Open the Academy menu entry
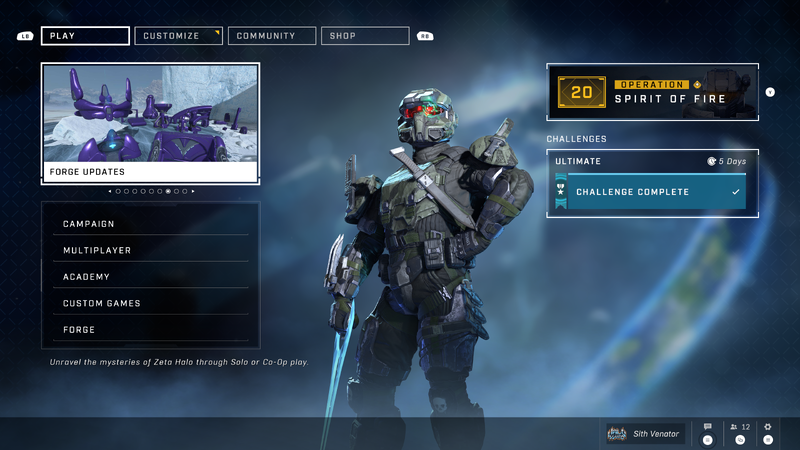The image size is (800, 450). click(150, 277)
